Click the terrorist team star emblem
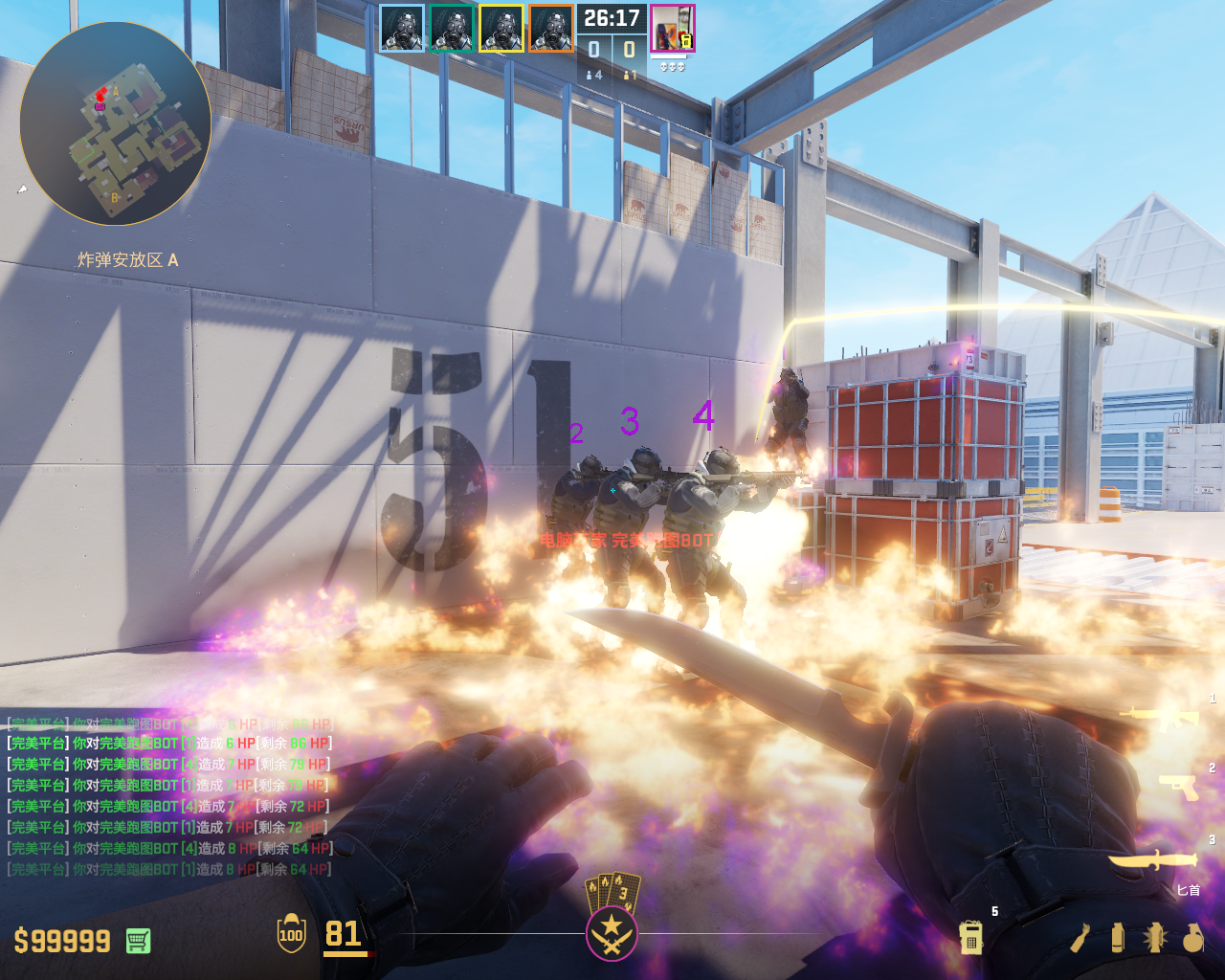This screenshot has width=1225, height=980. click(x=612, y=933)
